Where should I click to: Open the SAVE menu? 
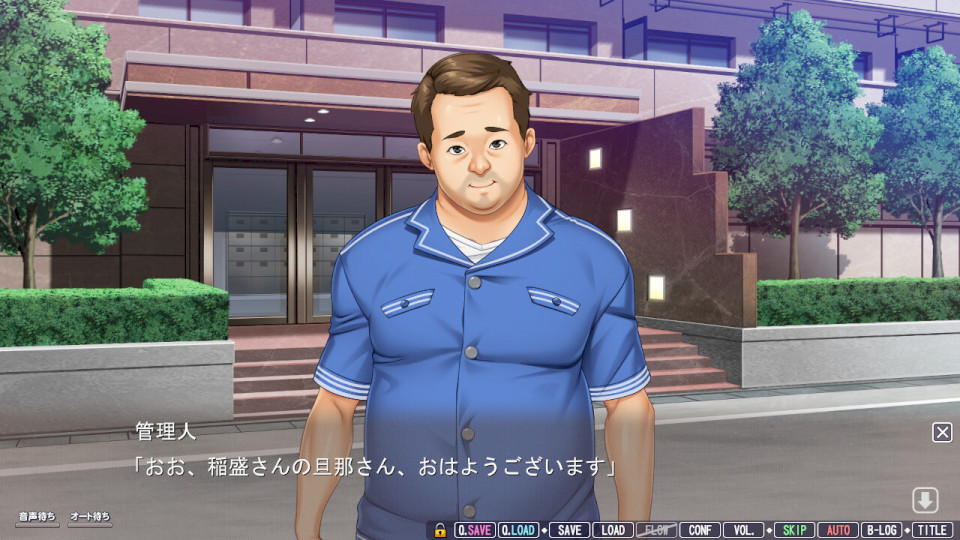pos(569,530)
